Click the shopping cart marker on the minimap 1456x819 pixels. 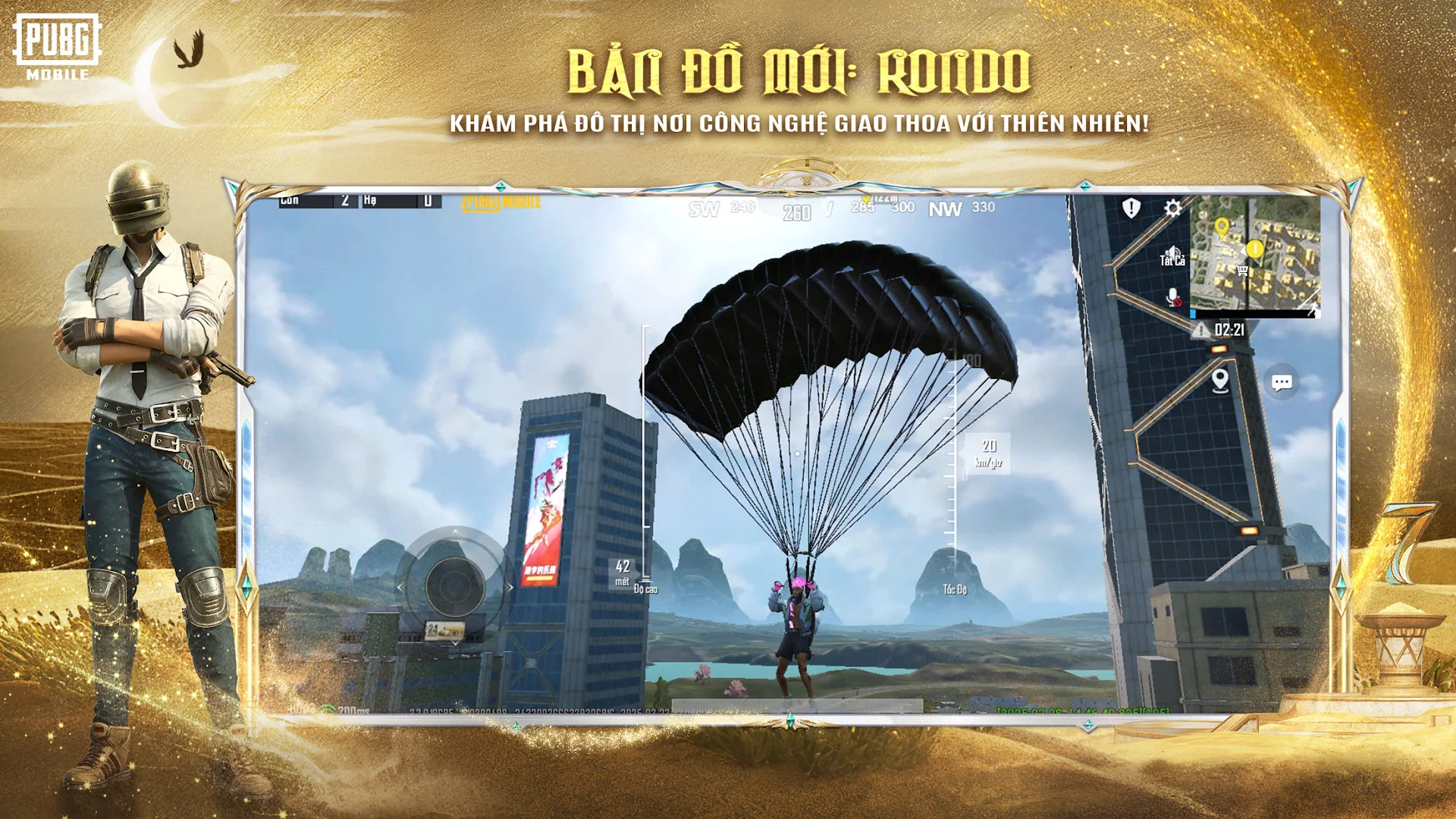click(x=1241, y=271)
